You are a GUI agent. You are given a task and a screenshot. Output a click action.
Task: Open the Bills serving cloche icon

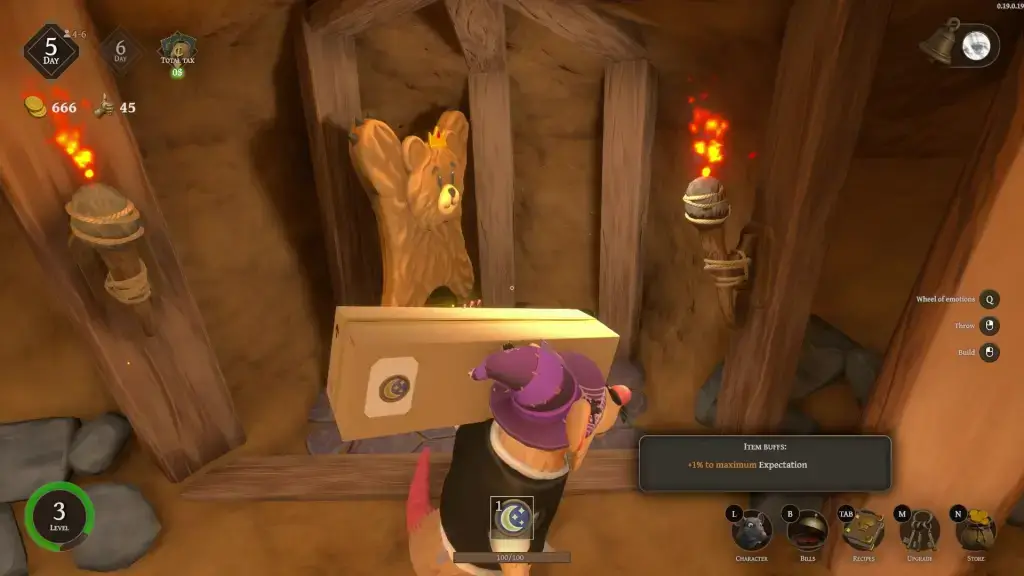[805, 529]
